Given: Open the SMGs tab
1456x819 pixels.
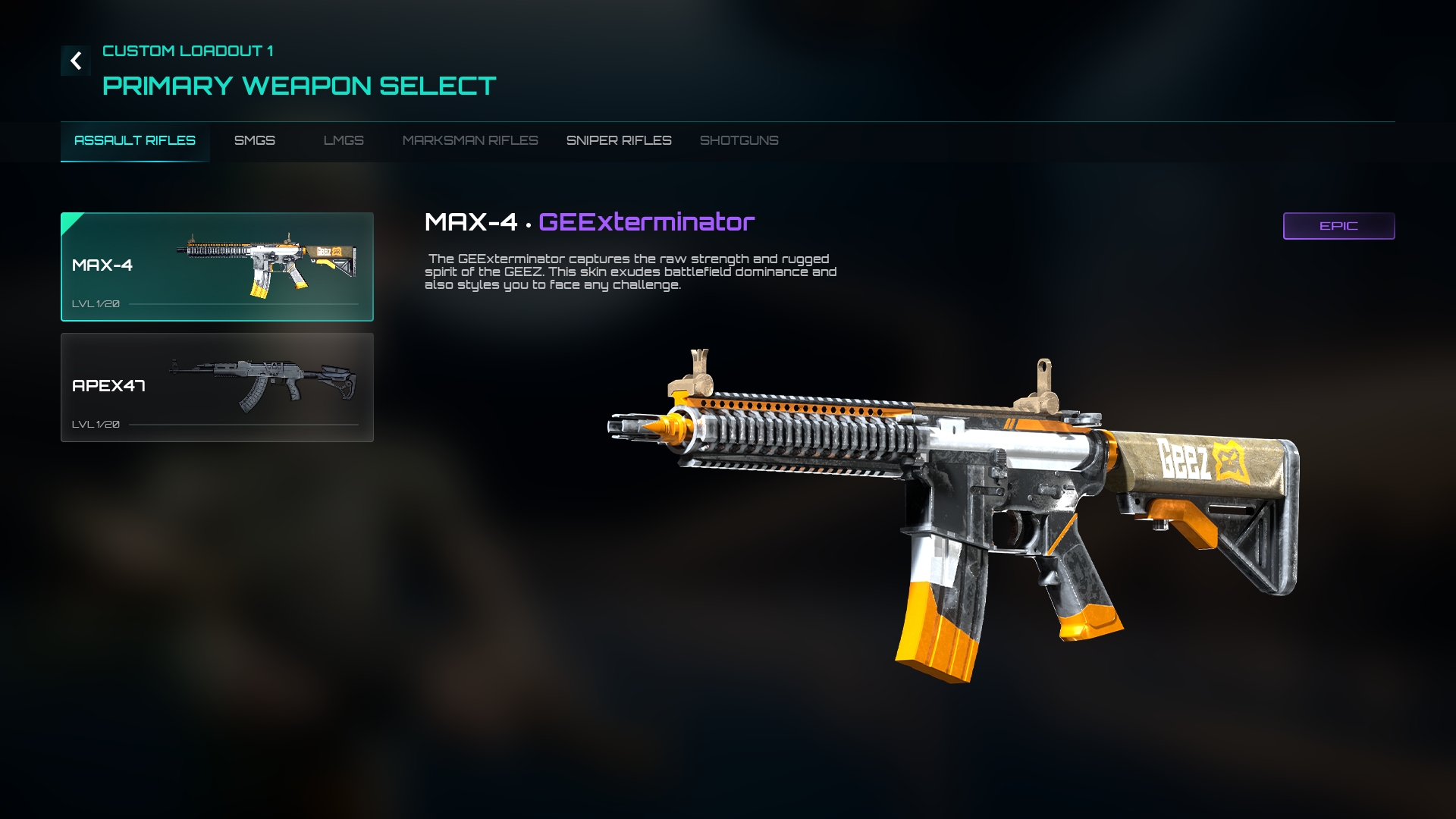Looking at the screenshot, I should click(x=255, y=141).
